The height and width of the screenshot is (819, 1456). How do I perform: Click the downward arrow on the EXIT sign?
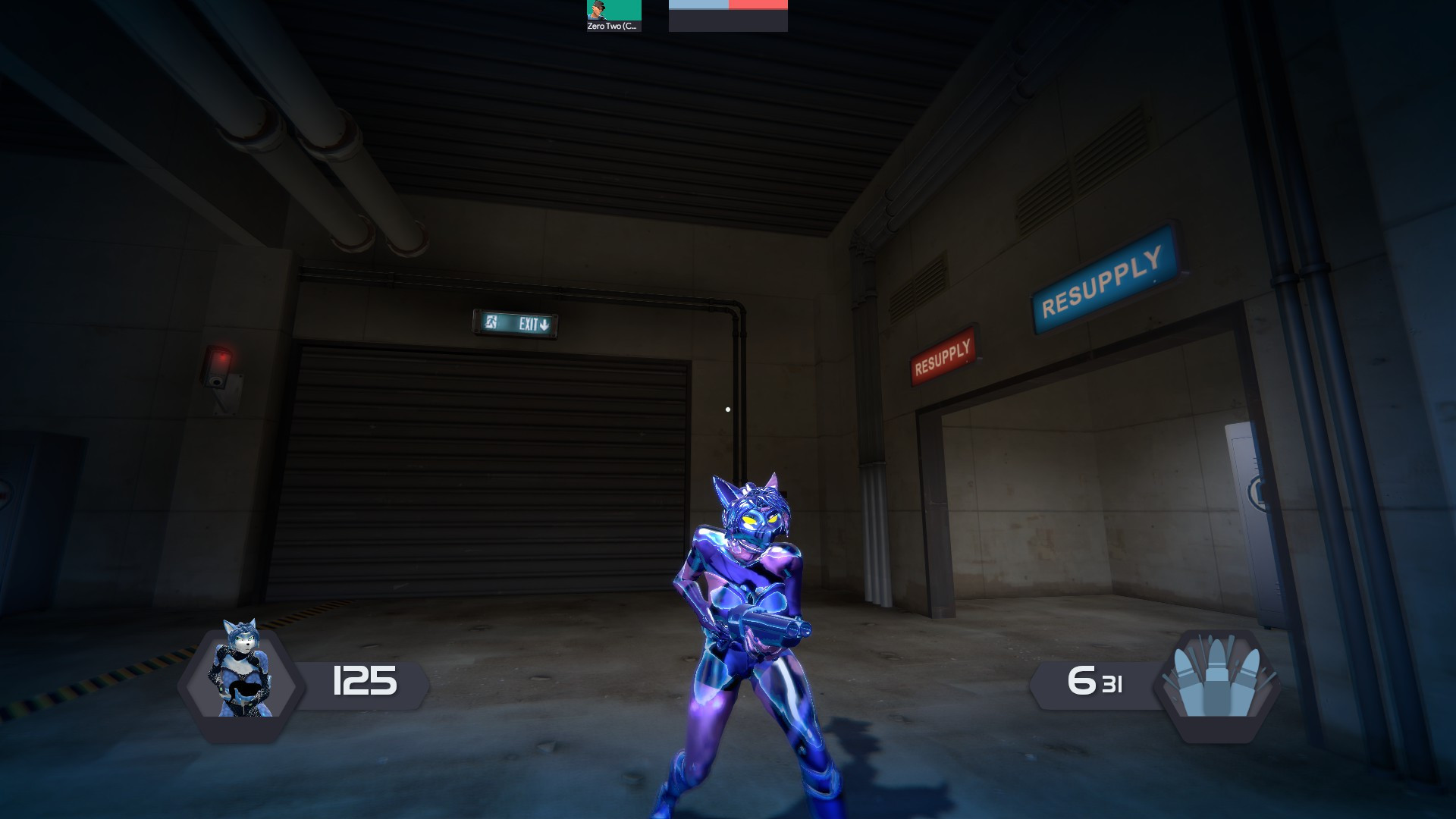[545, 324]
